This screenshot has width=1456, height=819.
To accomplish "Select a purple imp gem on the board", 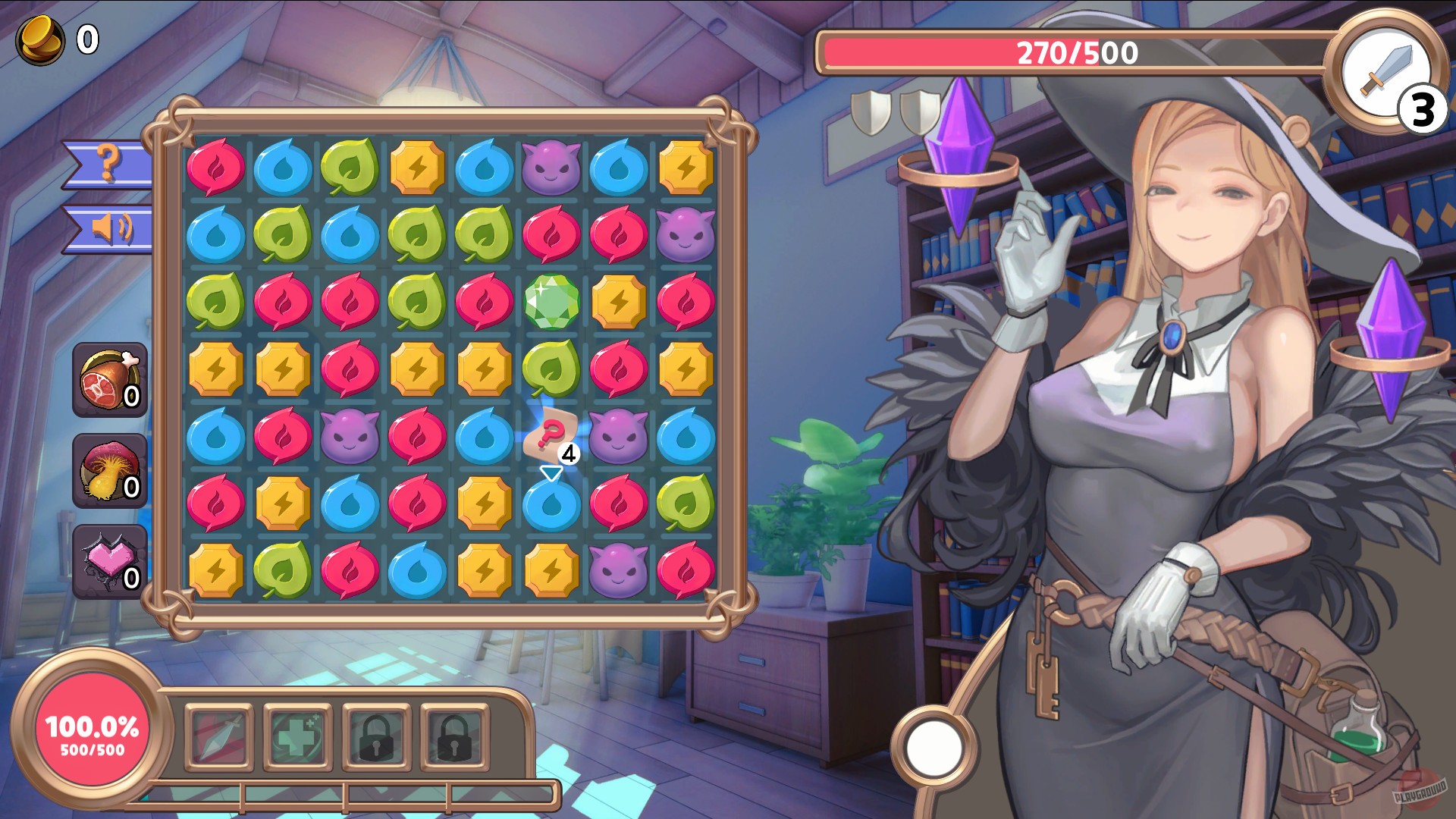I will (x=553, y=168).
